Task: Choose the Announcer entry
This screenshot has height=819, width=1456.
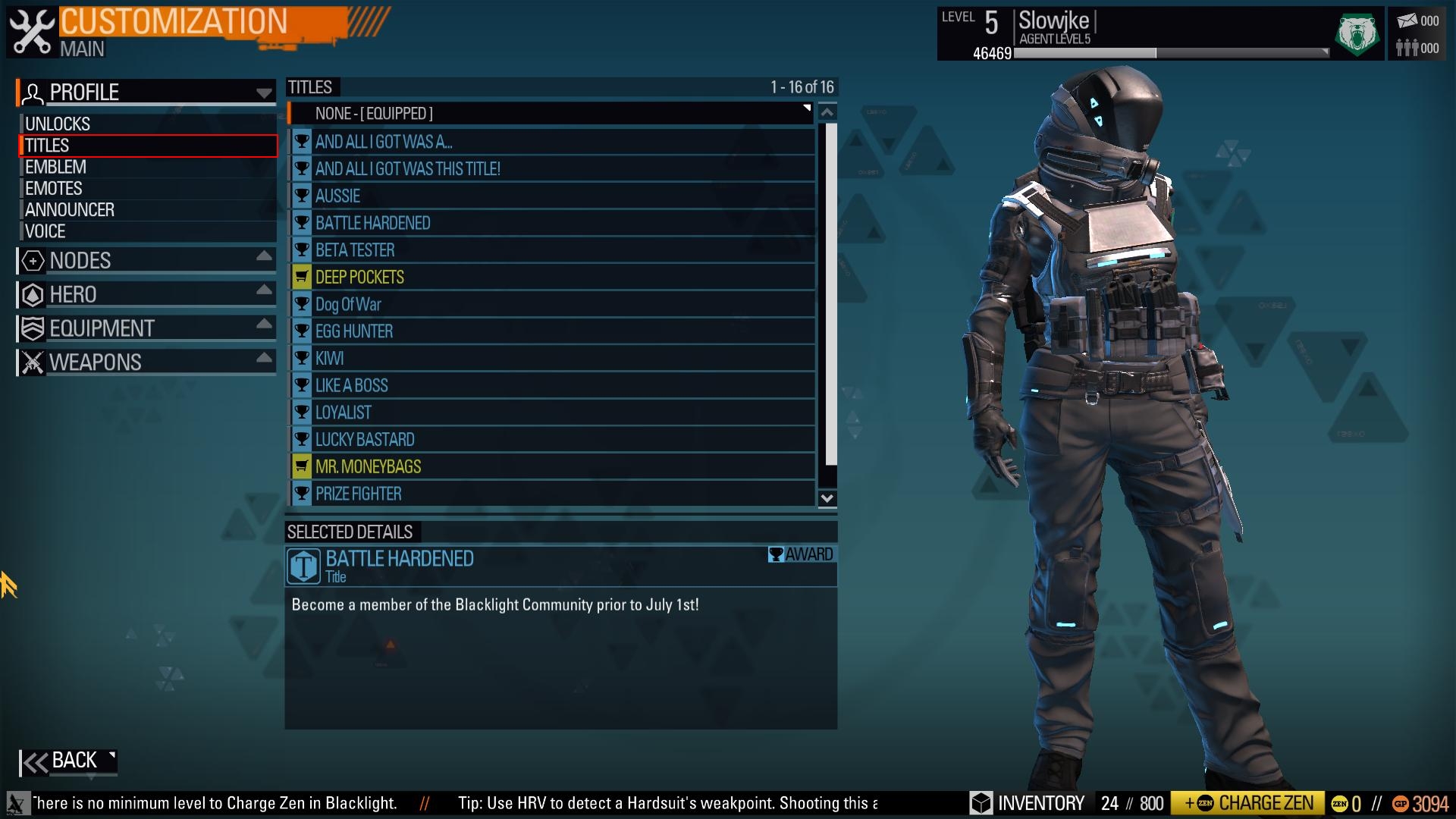Action: pyautogui.click(x=70, y=209)
